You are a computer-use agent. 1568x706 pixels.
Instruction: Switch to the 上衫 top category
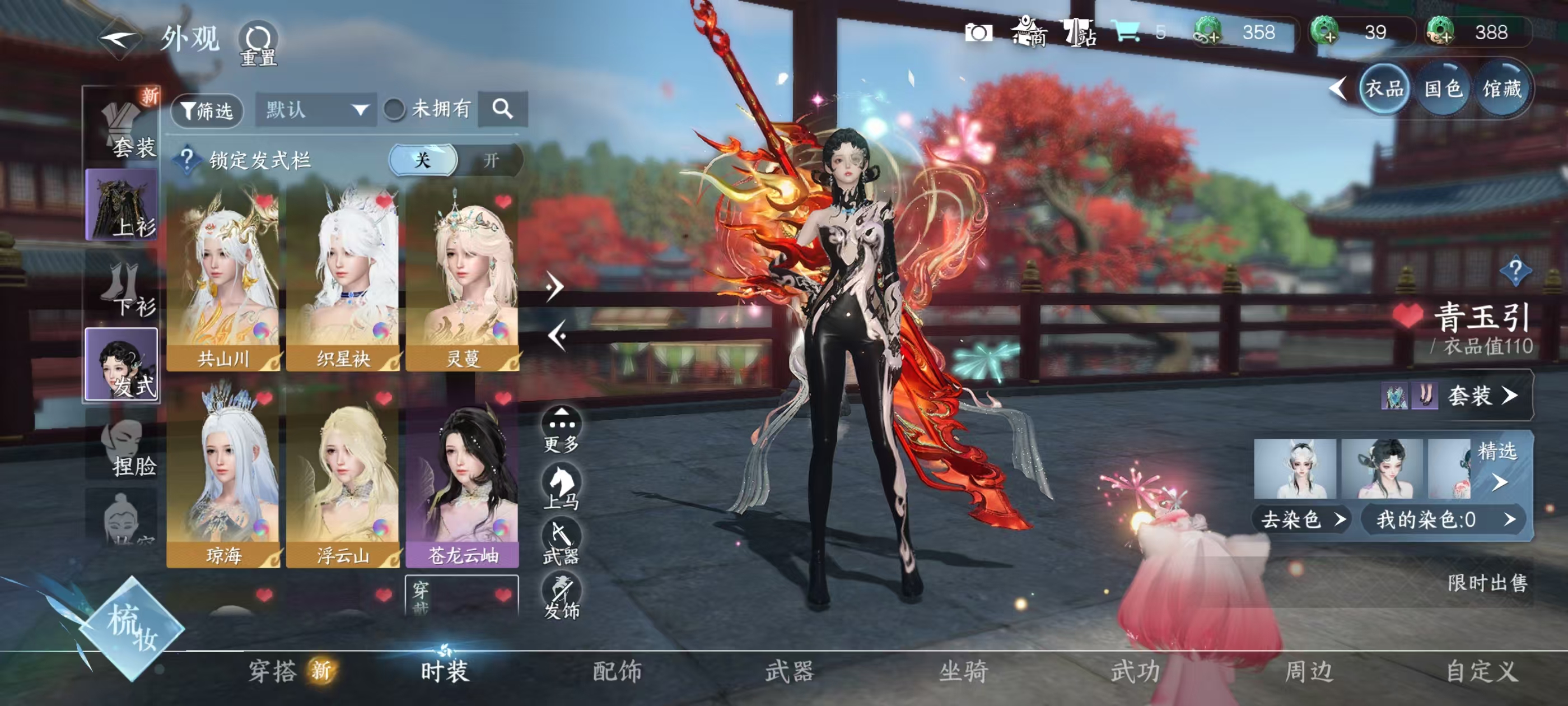122,206
